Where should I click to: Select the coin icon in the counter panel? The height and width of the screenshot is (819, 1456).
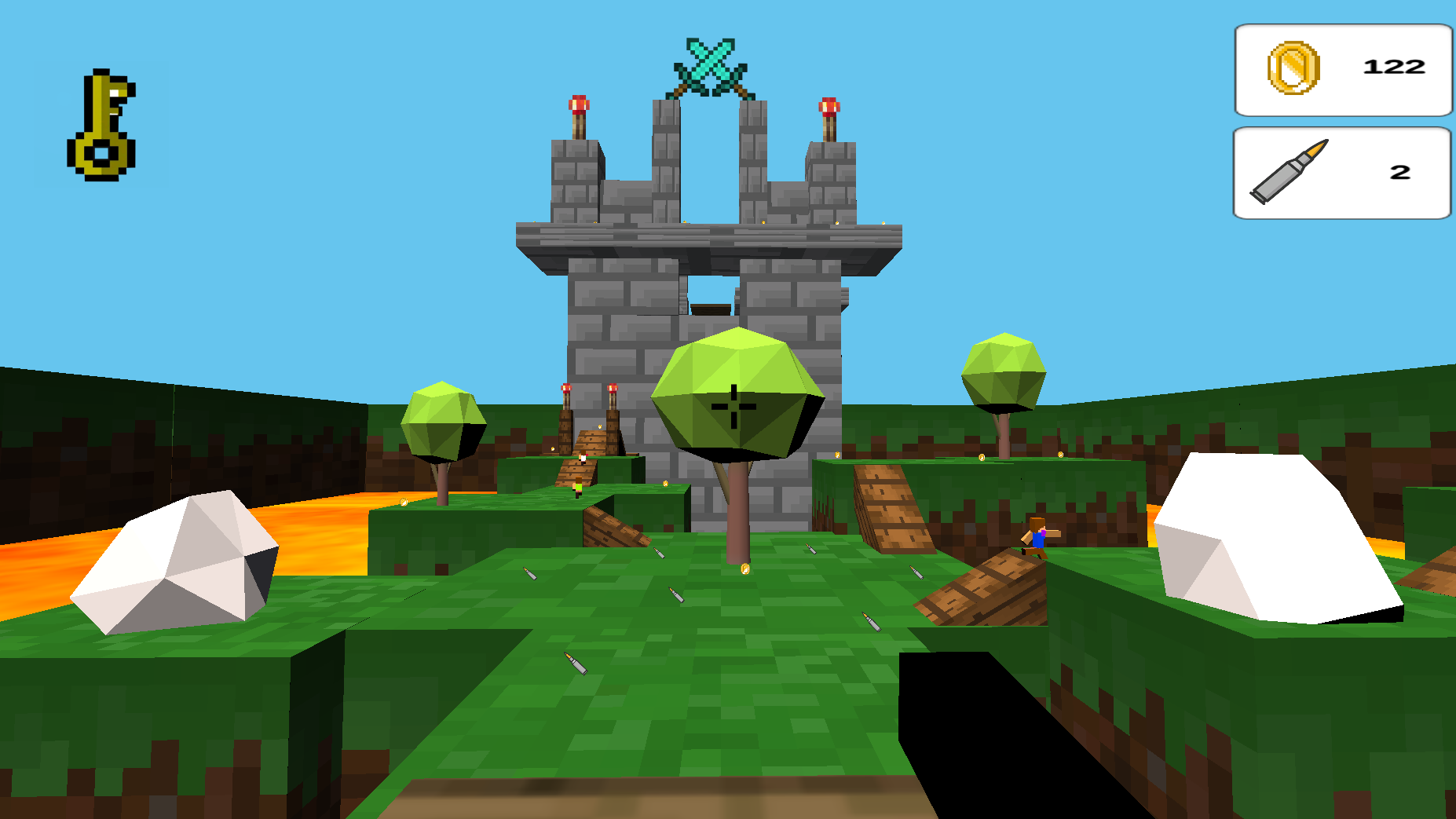coord(1294,68)
